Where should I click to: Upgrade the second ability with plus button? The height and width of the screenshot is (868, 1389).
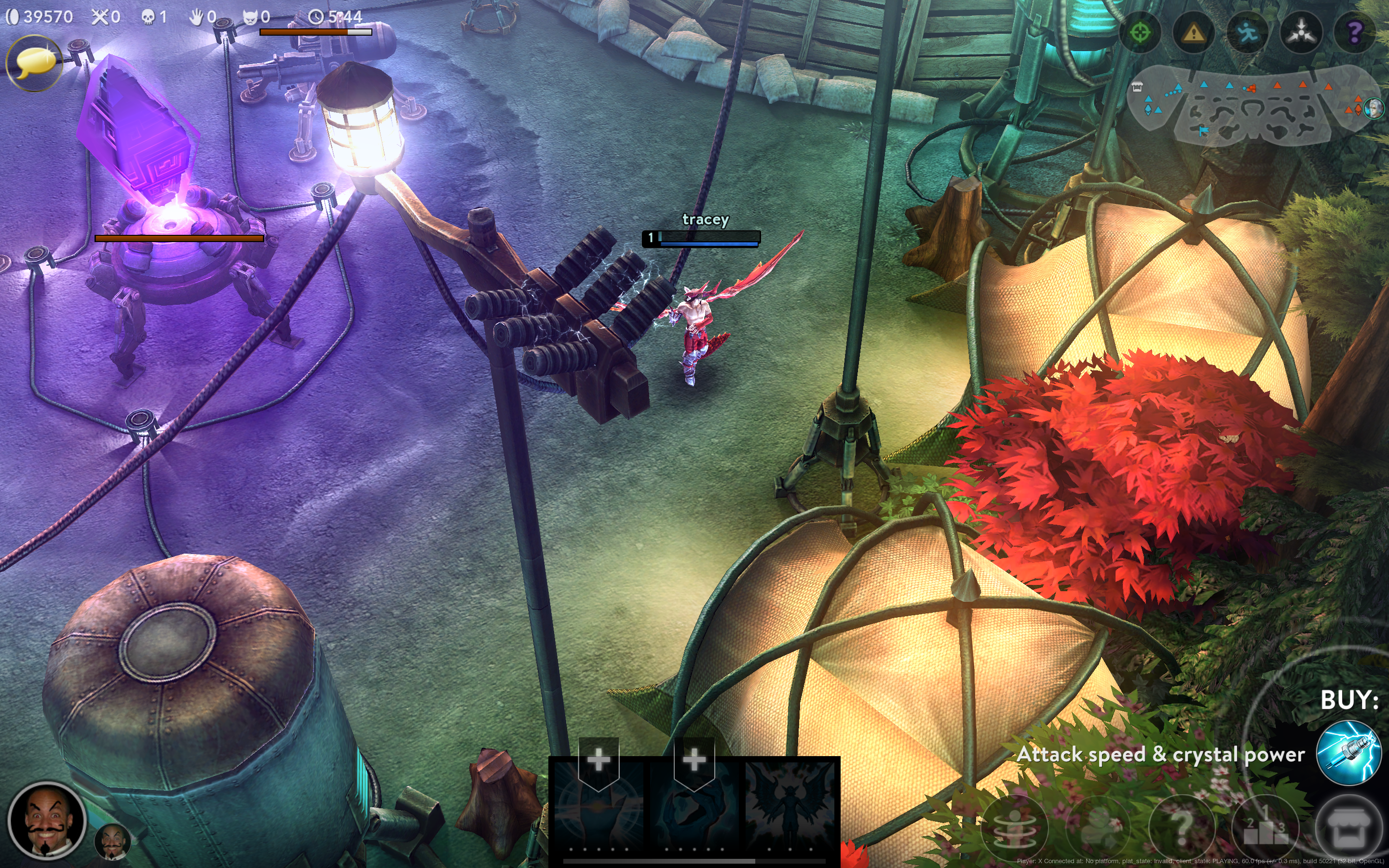click(x=694, y=759)
